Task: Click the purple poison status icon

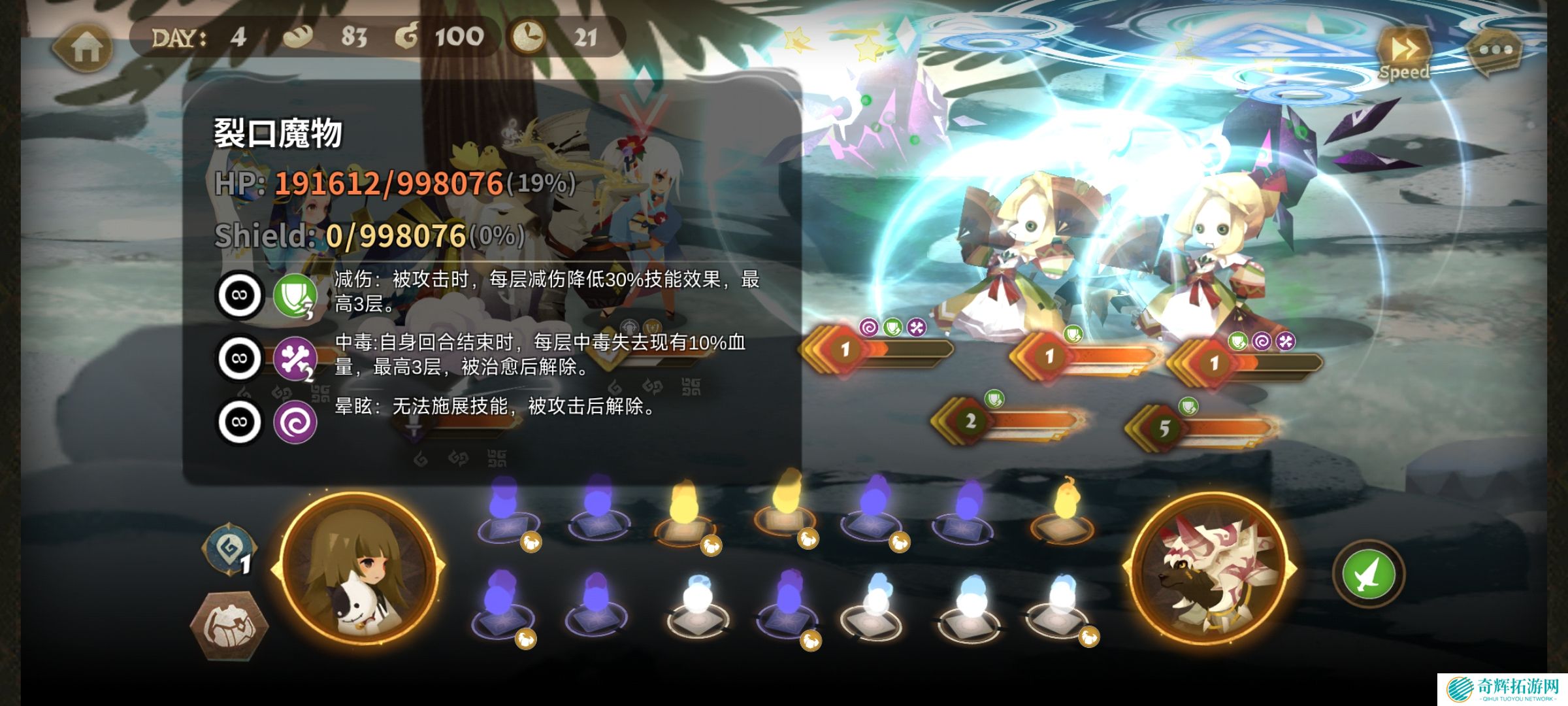Action: (x=295, y=359)
